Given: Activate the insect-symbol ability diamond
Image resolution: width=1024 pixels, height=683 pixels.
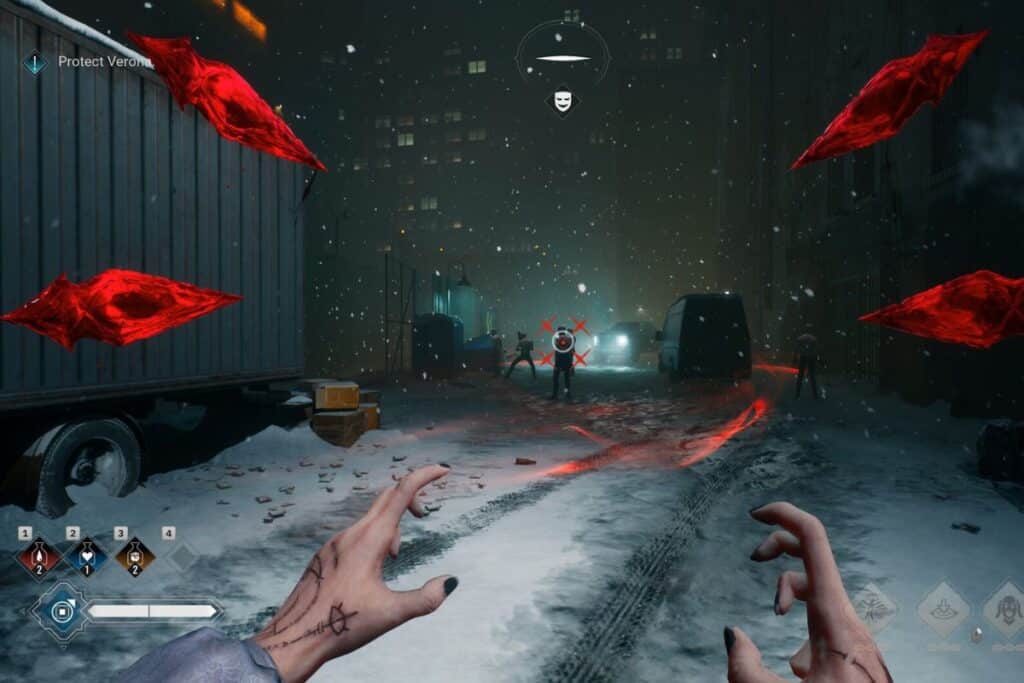Looking at the screenshot, I should pos(874,605).
